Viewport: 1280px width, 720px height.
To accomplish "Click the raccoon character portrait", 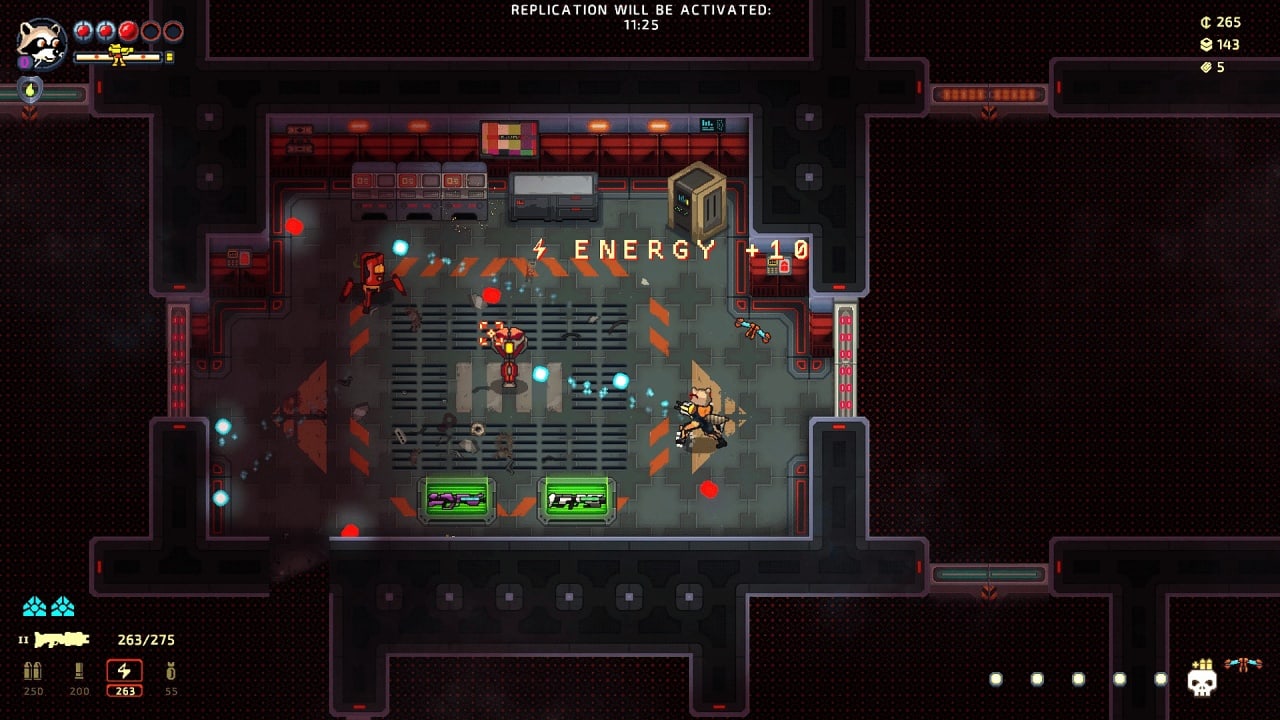I will click(42, 43).
